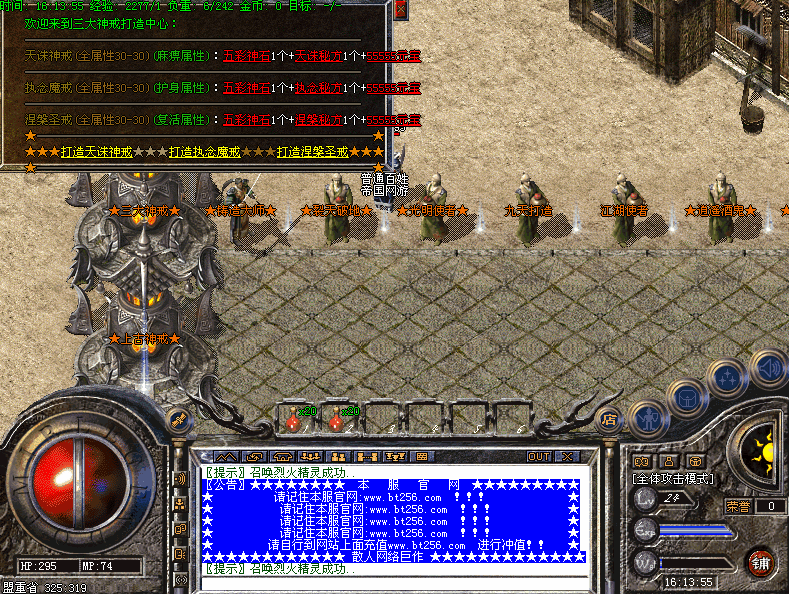Close the chat panel with X
This screenshot has height=594, width=789.
pyautogui.click(x=566, y=456)
